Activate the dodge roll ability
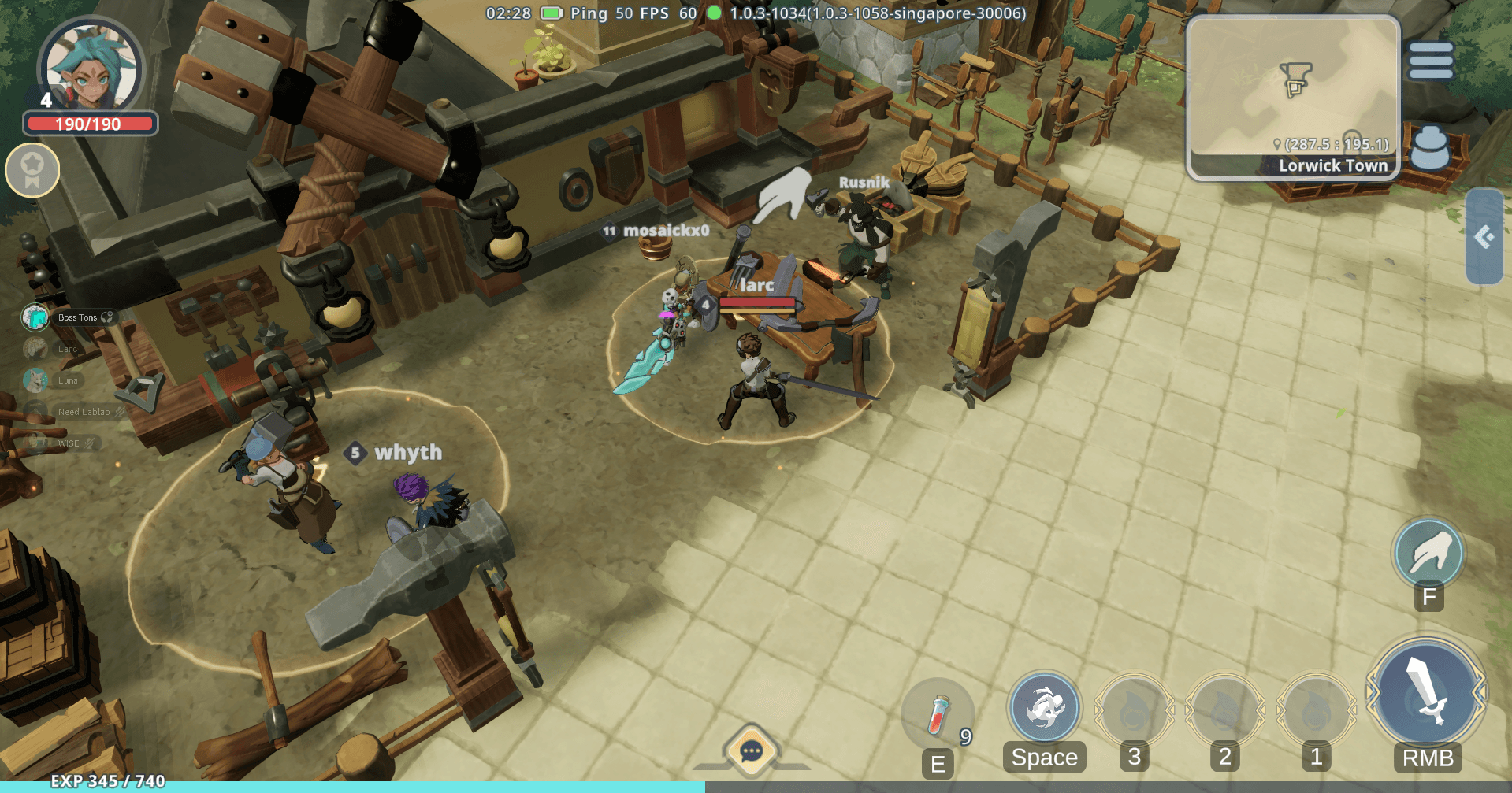The image size is (1512, 793). (x=1044, y=709)
